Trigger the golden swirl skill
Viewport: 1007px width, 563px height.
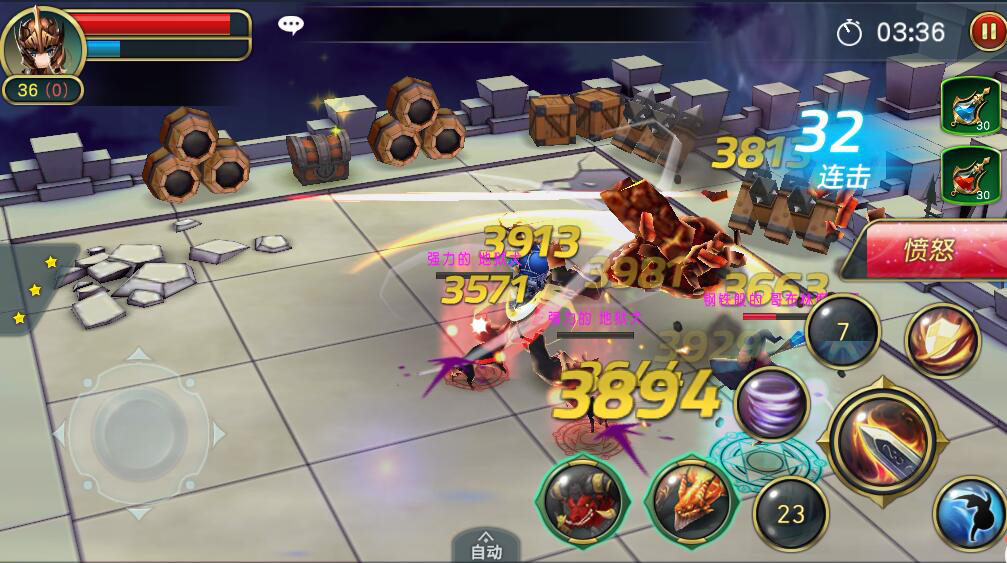(x=941, y=341)
